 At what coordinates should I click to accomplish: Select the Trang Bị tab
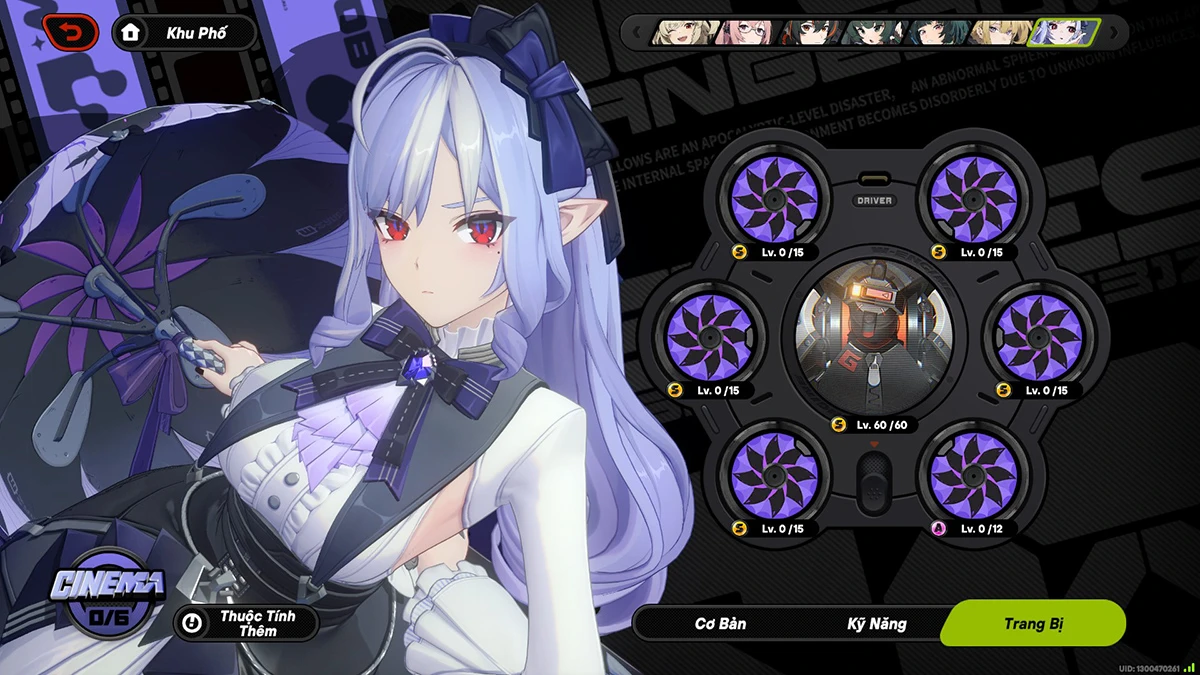(1034, 624)
